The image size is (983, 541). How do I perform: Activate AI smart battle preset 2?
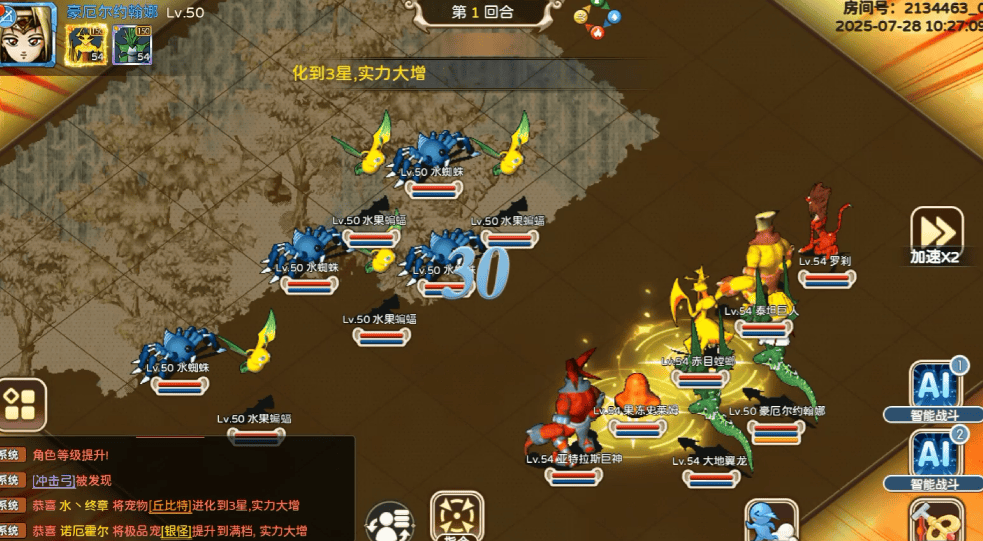[934, 457]
